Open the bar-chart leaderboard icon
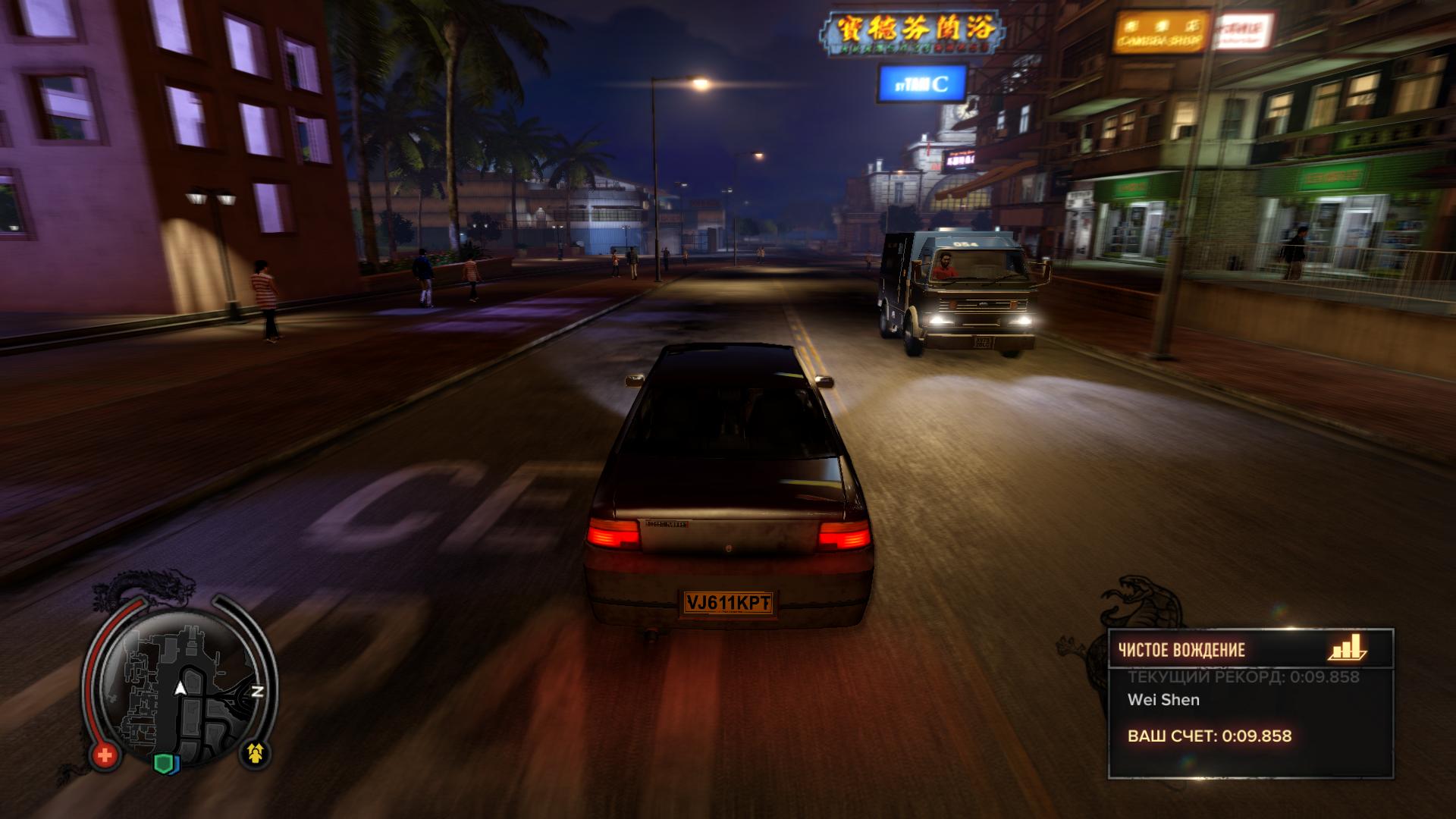1456x819 pixels. coord(1347,648)
